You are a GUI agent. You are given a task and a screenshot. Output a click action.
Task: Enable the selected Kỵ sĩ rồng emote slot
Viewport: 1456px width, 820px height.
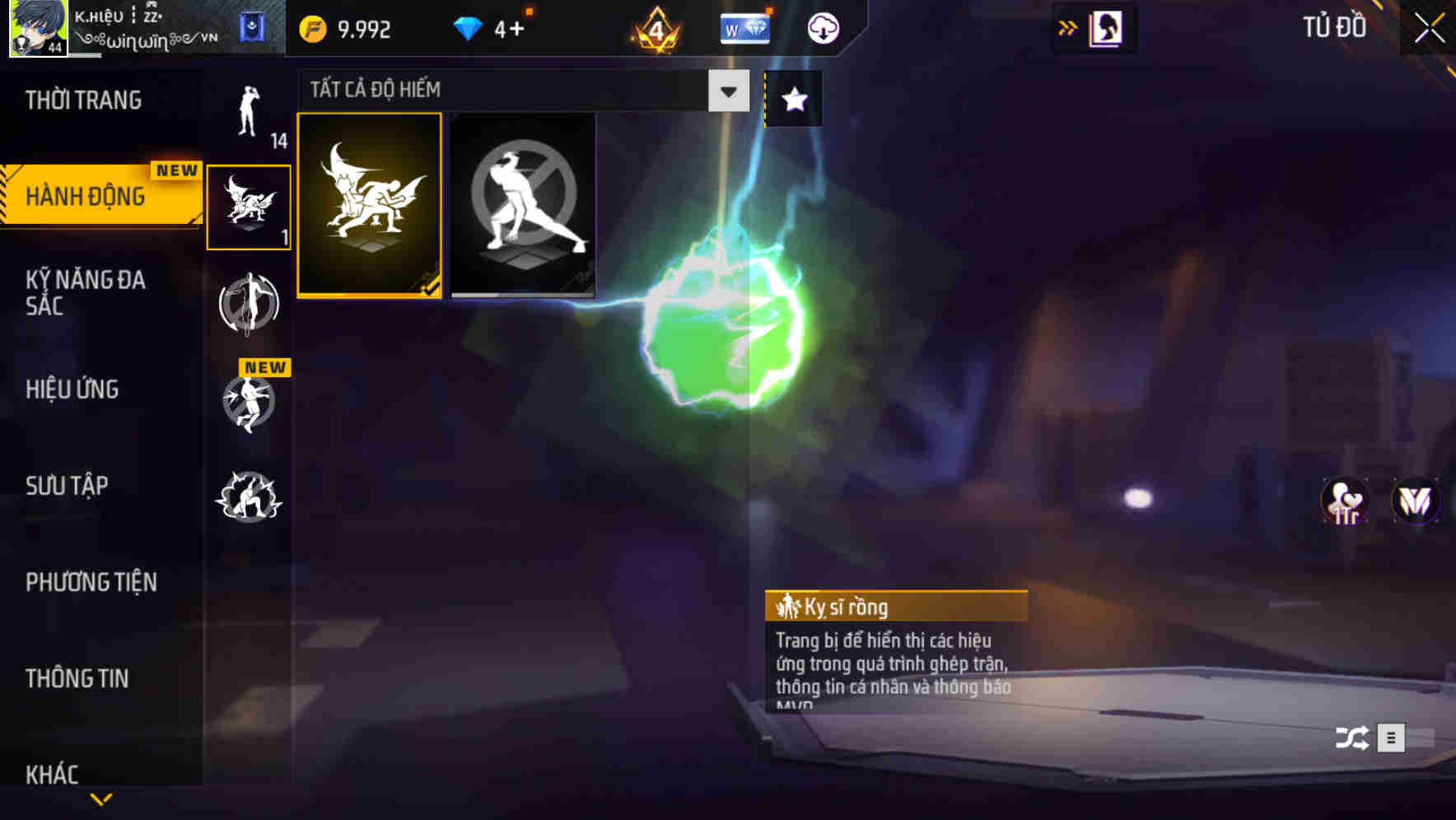click(371, 204)
